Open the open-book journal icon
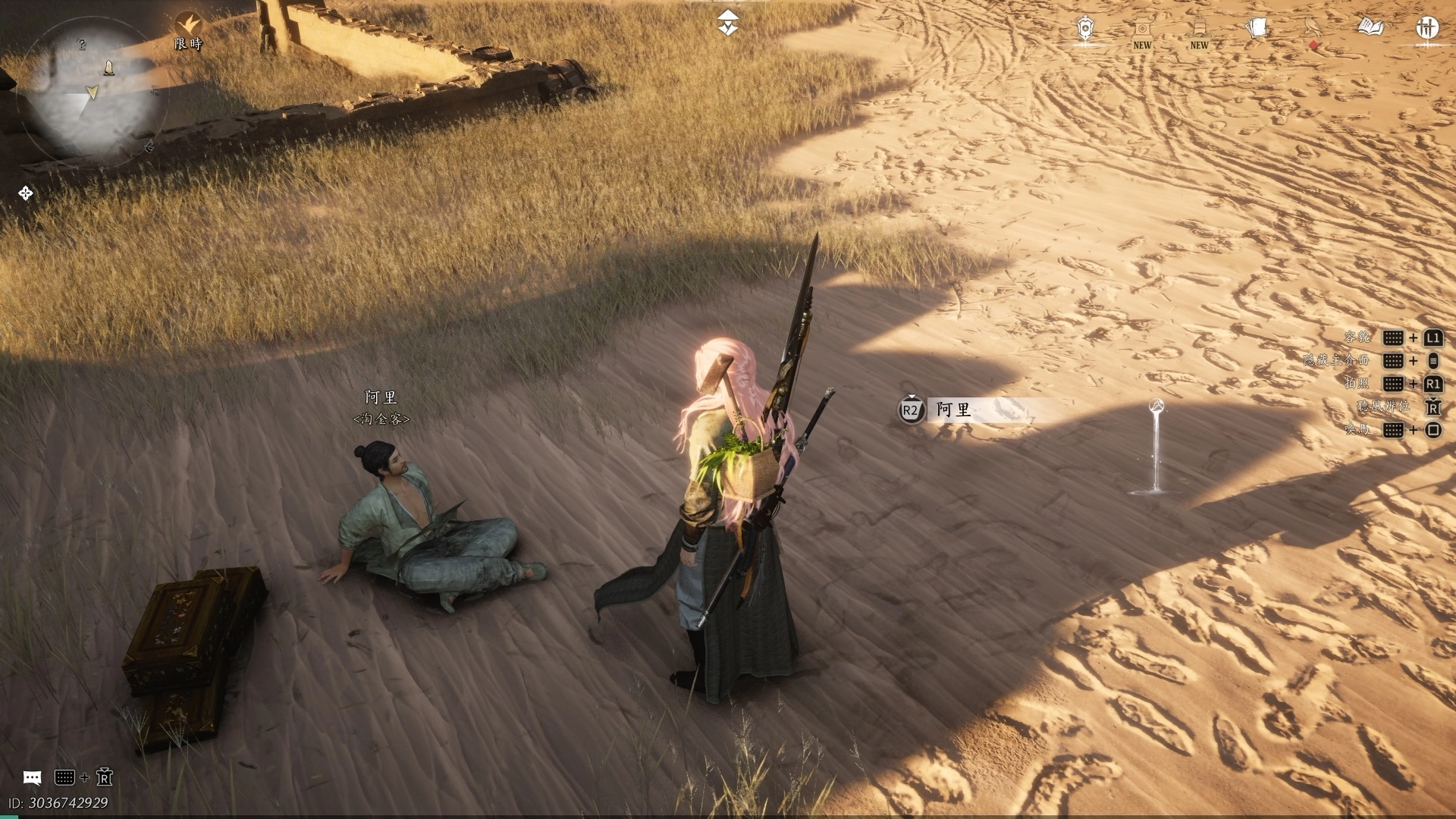Viewport: 1456px width, 819px height. pos(1370,28)
